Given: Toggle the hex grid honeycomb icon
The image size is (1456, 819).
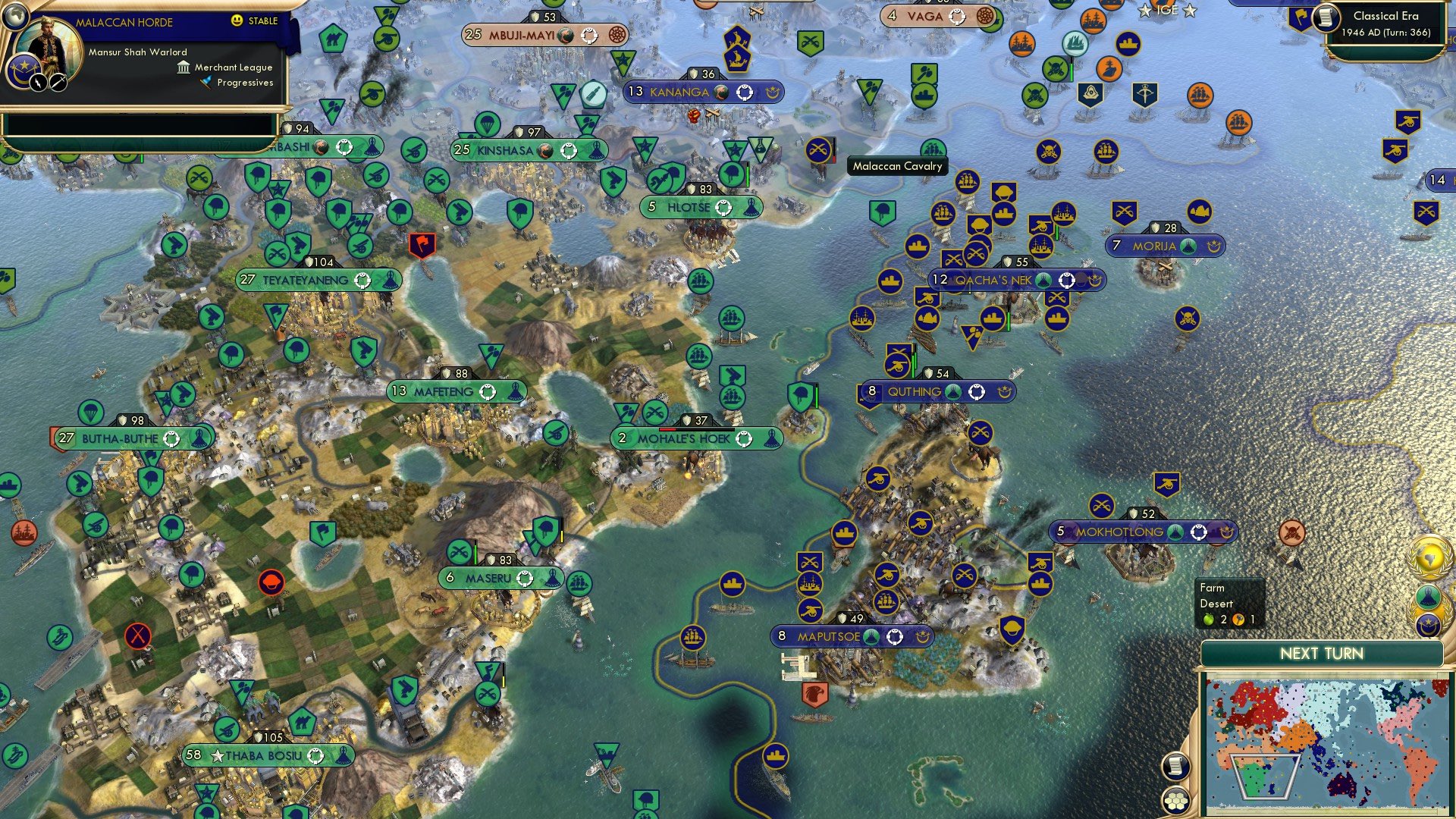Looking at the screenshot, I should (x=1175, y=802).
